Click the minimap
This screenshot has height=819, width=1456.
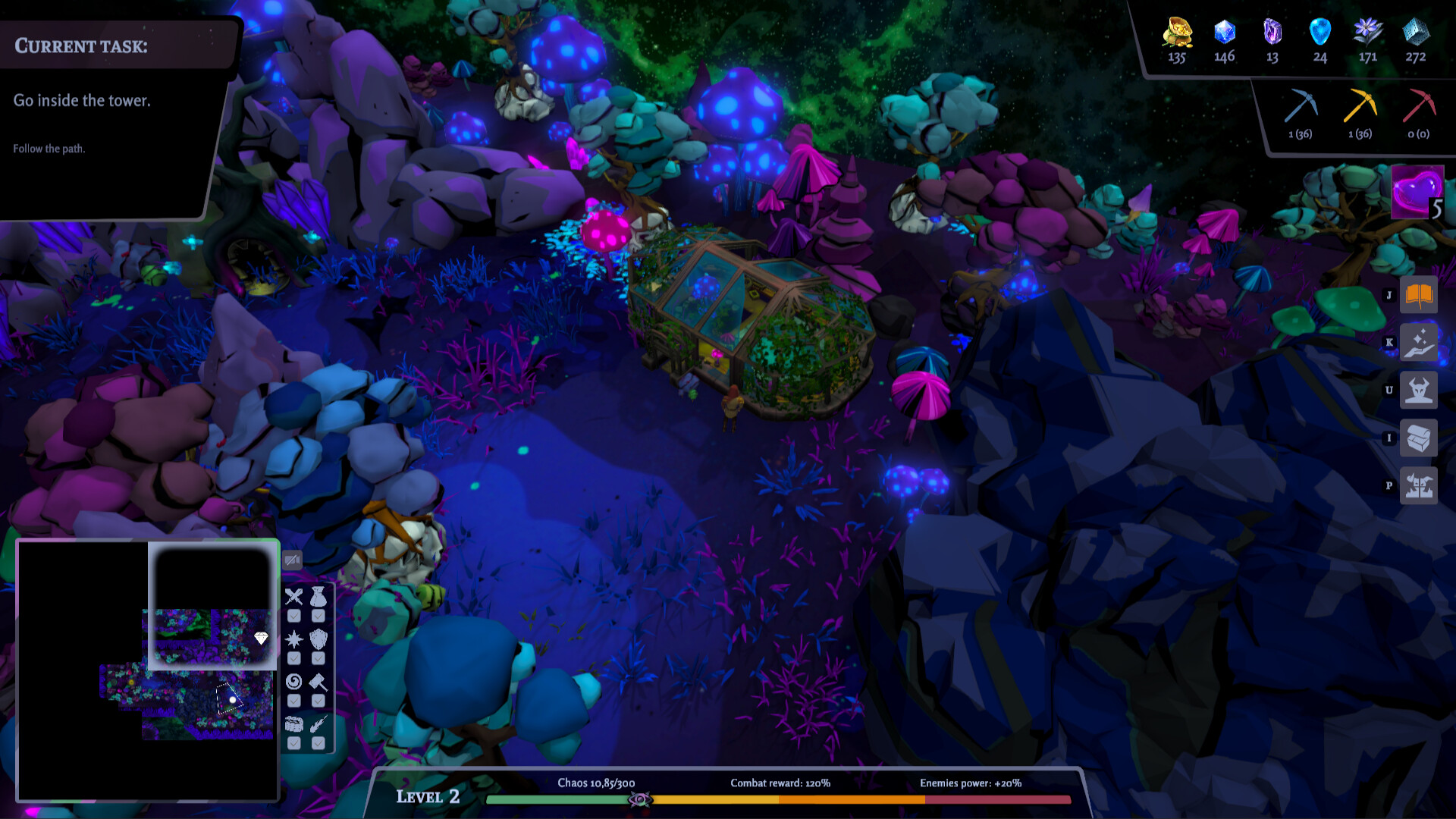[148, 671]
